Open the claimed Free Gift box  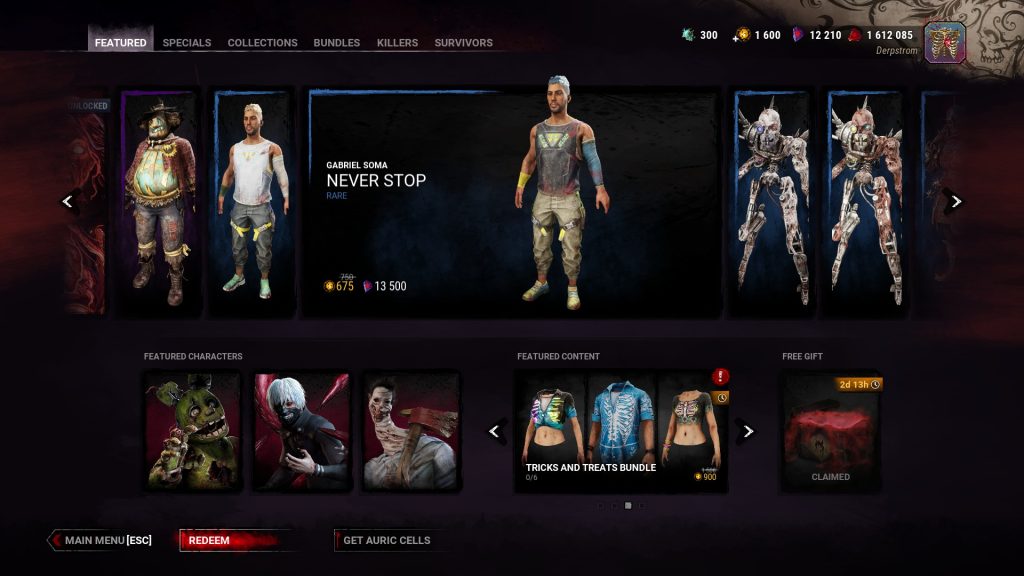(x=830, y=432)
